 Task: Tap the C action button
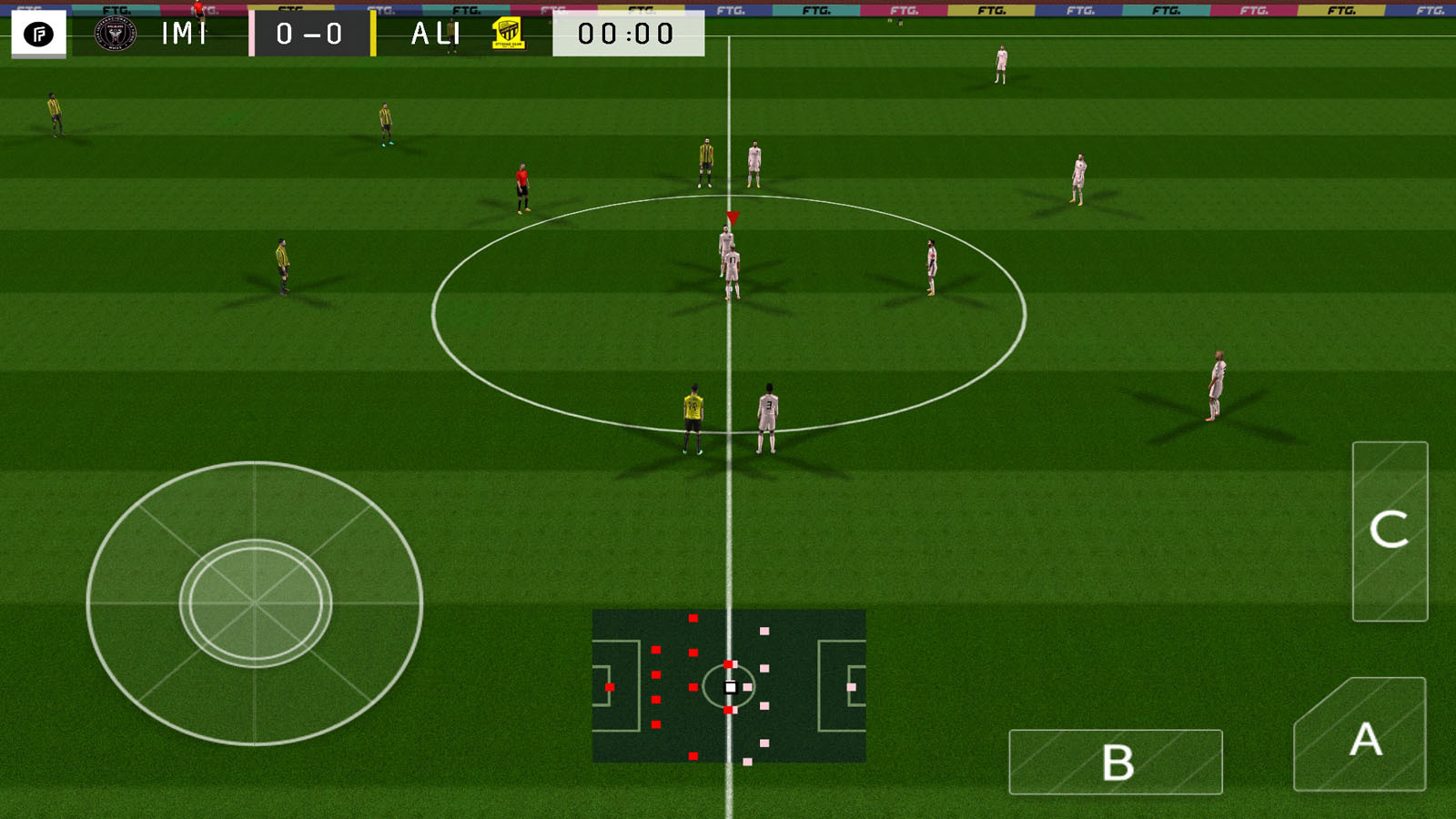click(x=1390, y=531)
